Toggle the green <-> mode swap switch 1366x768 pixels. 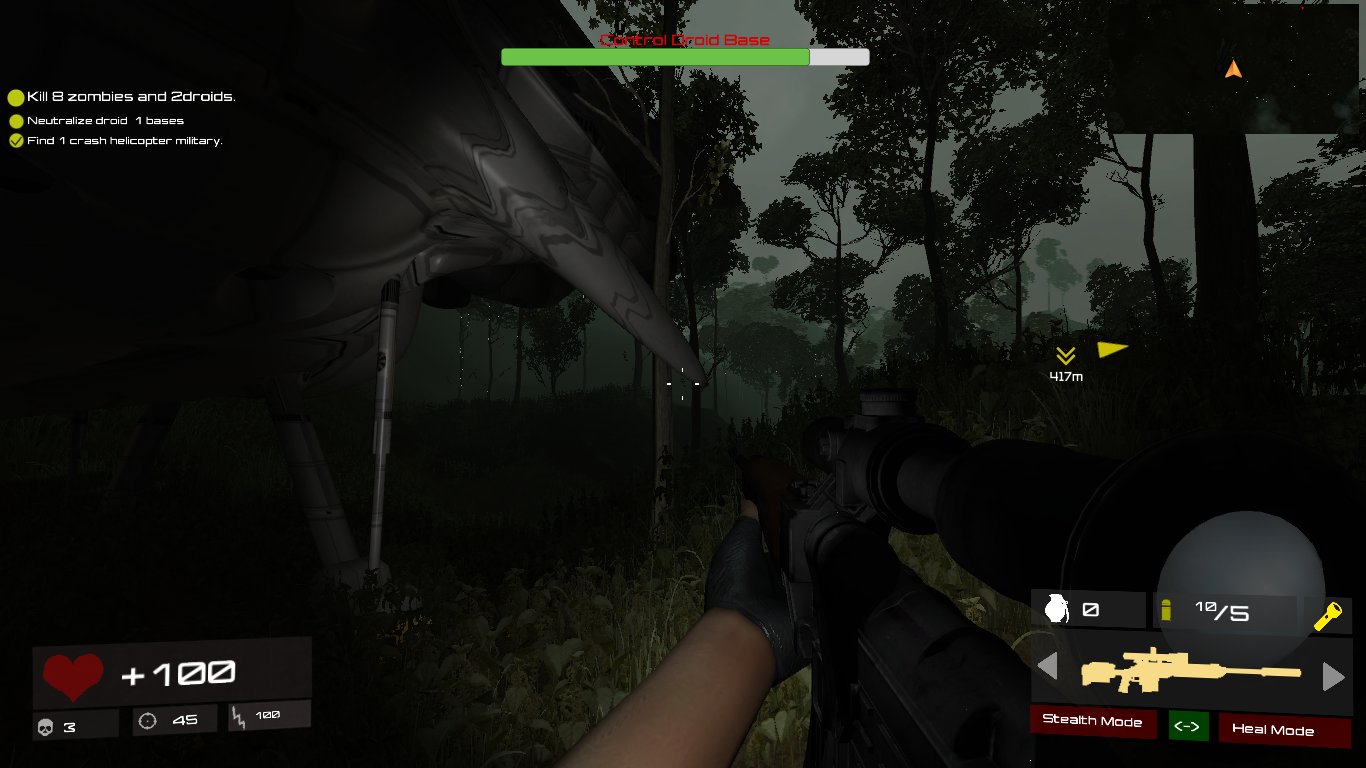pyautogui.click(x=1189, y=727)
